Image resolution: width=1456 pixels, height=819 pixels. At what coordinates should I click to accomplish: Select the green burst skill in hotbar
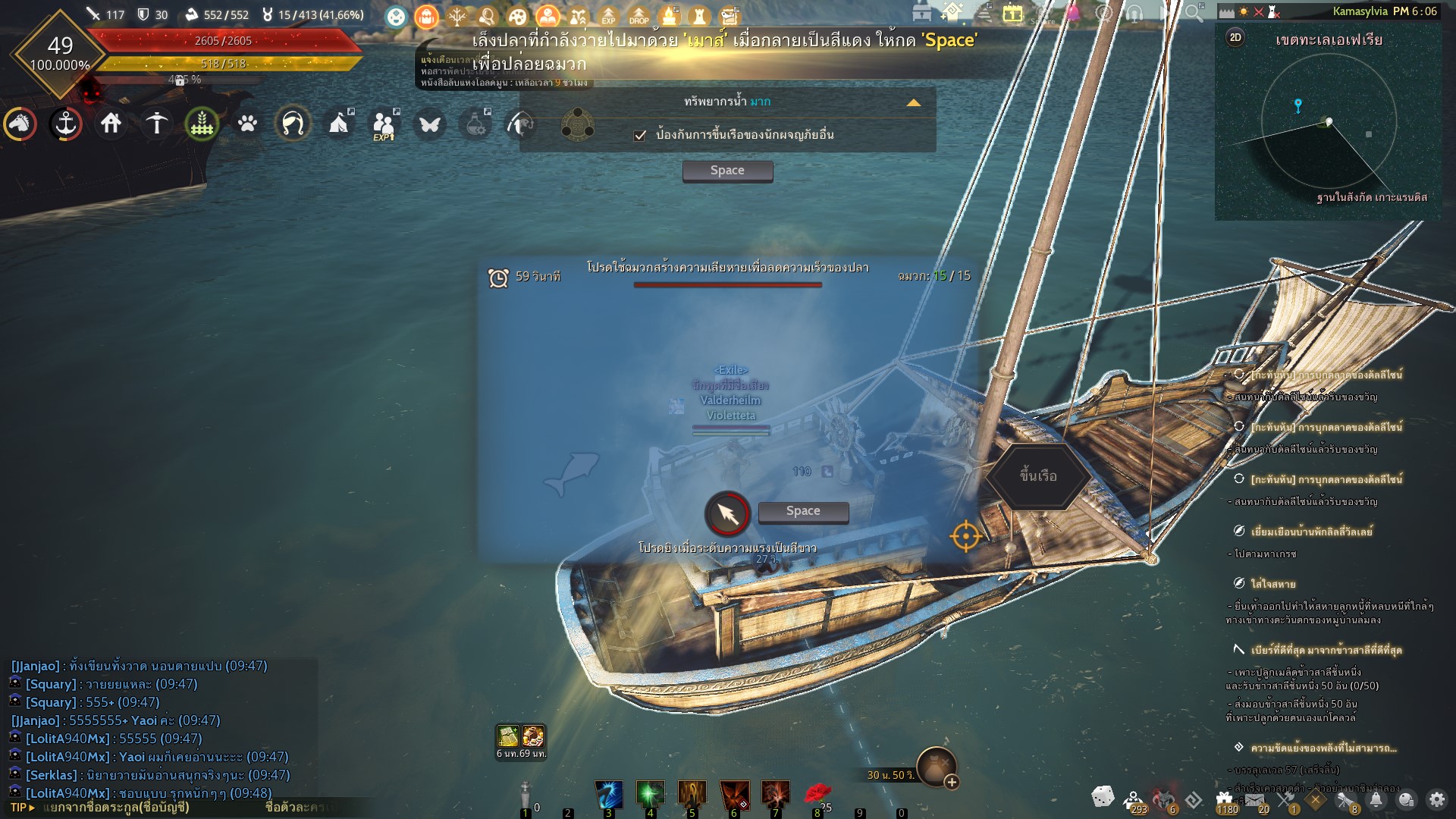click(x=650, y=795)
